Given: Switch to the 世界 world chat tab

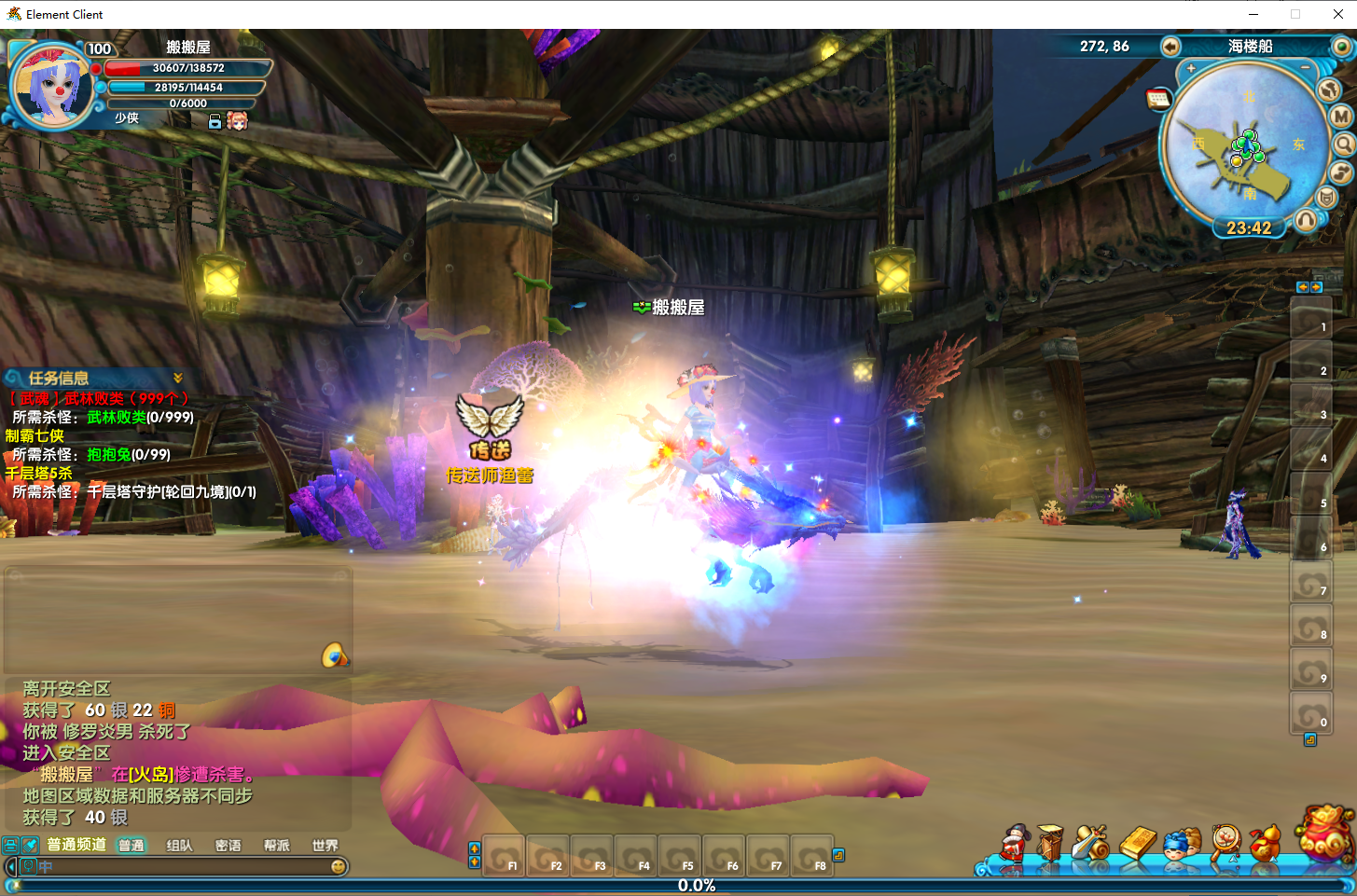Looking at the screenshot, I should pos(325,846).
